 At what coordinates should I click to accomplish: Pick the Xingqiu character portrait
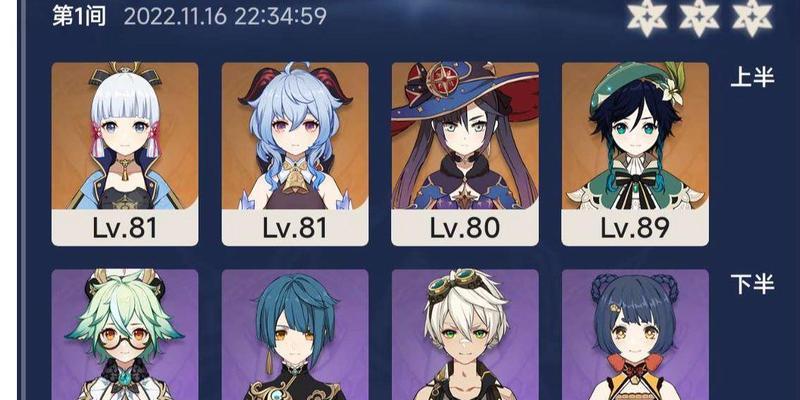[295, 333]
